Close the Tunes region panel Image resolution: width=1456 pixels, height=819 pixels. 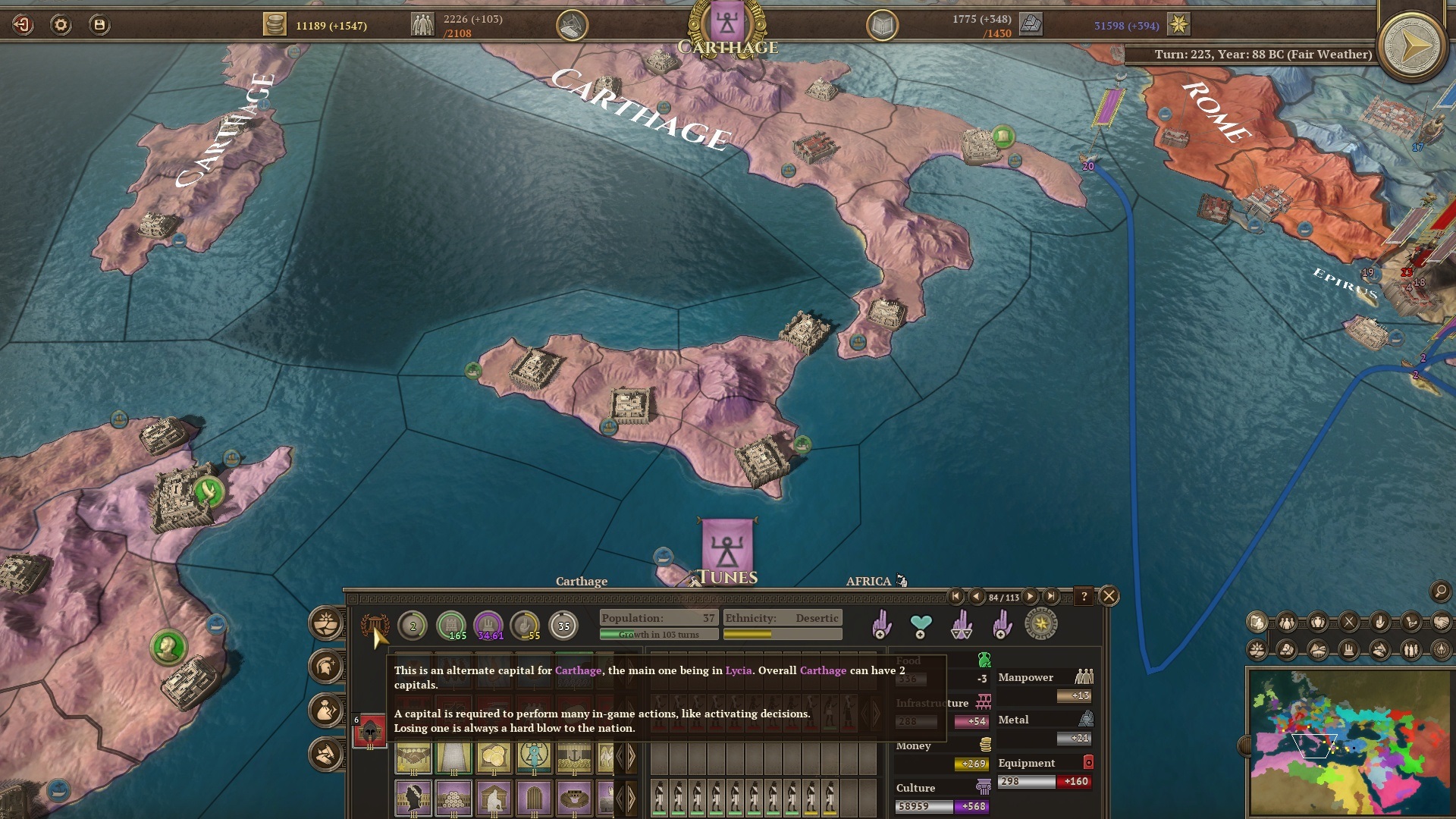click(1109, 596)
